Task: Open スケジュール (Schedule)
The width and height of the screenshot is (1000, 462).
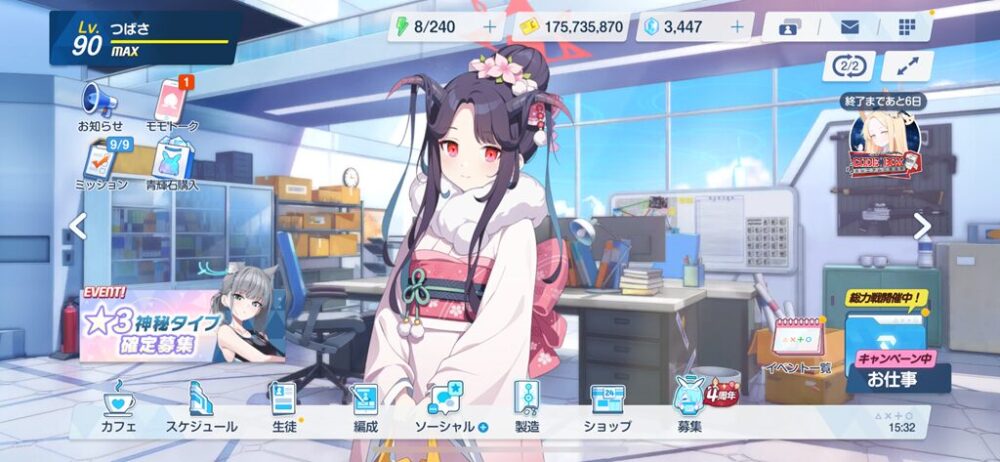Action: coord(201,408)
